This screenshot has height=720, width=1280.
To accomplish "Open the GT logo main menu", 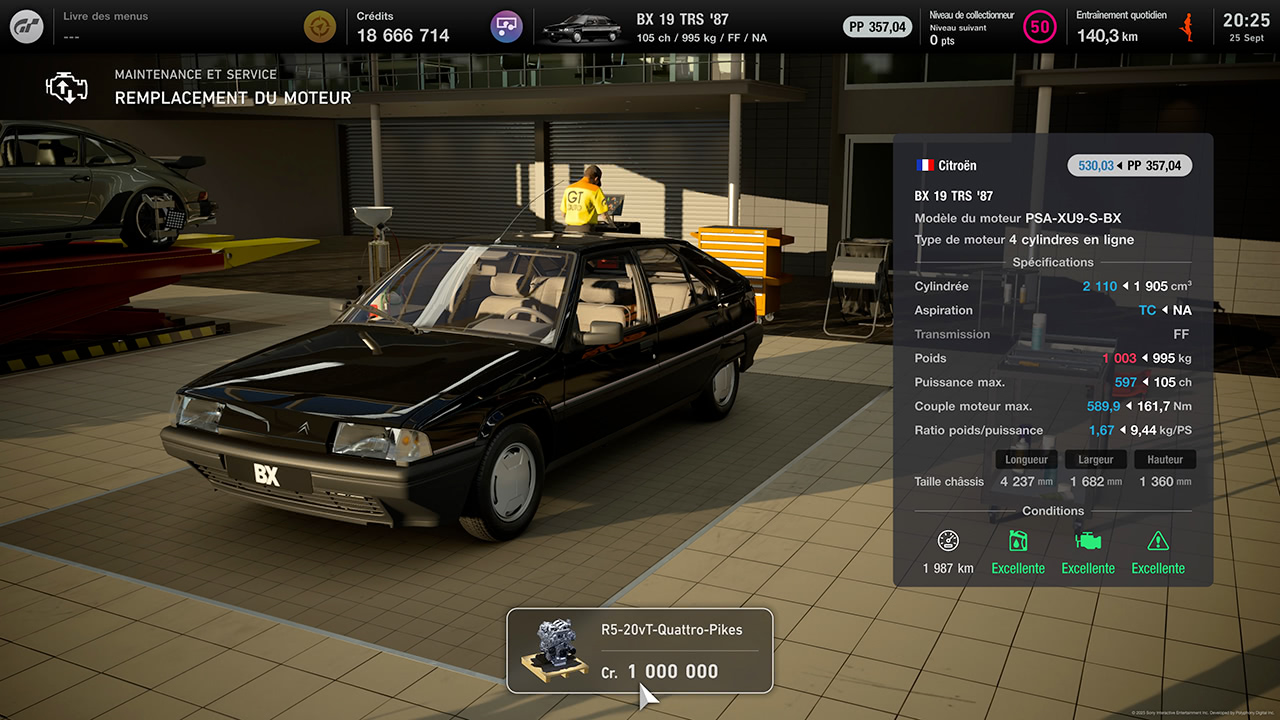I will point(27,26).
